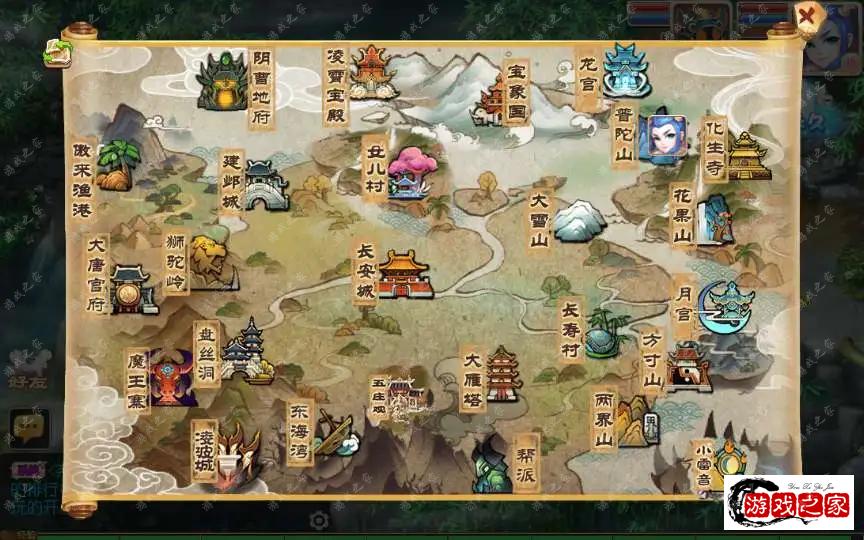Open the 帮派 guild location
864x540 pixels.
pos(492,467)
